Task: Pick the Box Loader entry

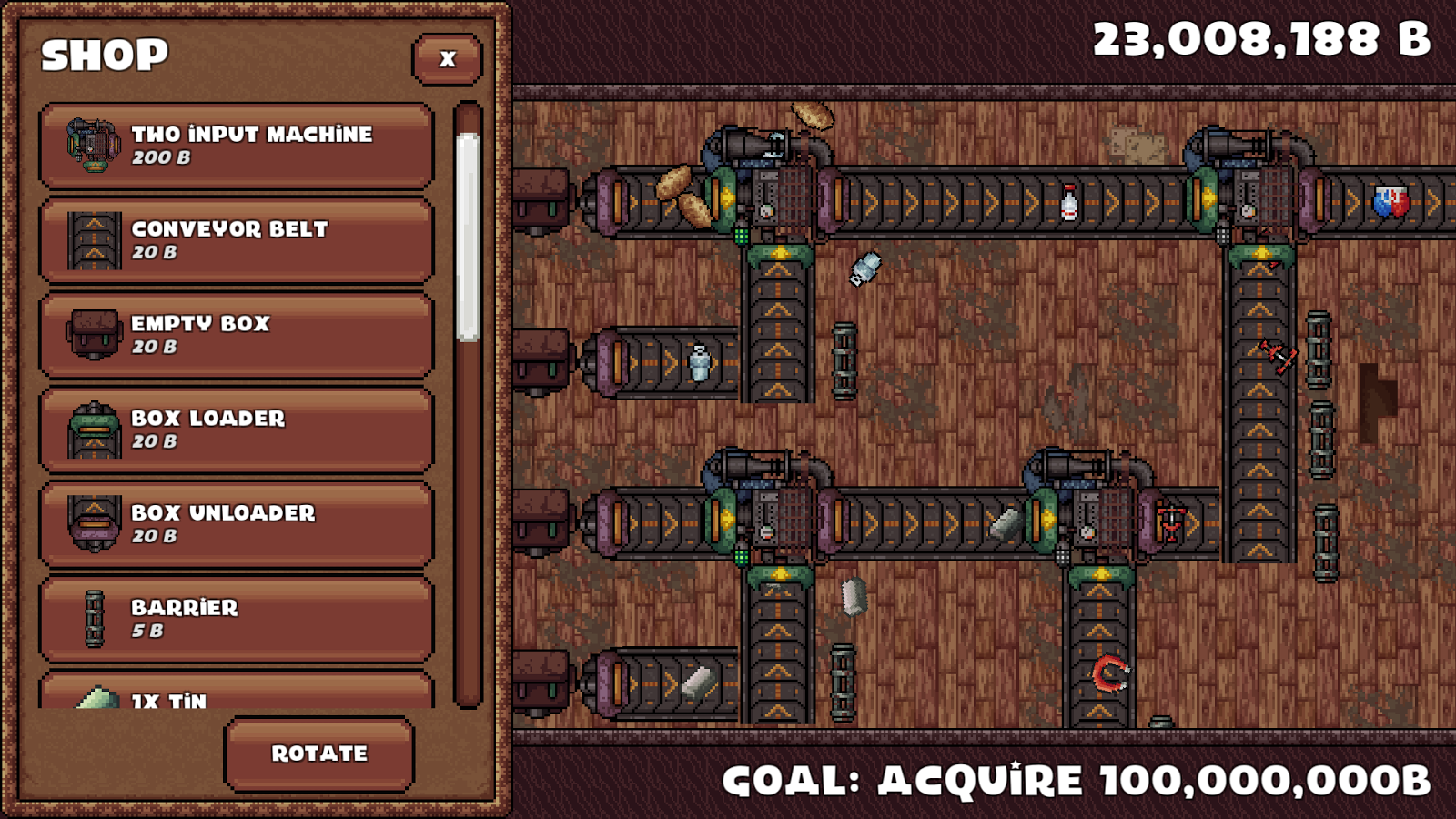Action: point(236,430)
